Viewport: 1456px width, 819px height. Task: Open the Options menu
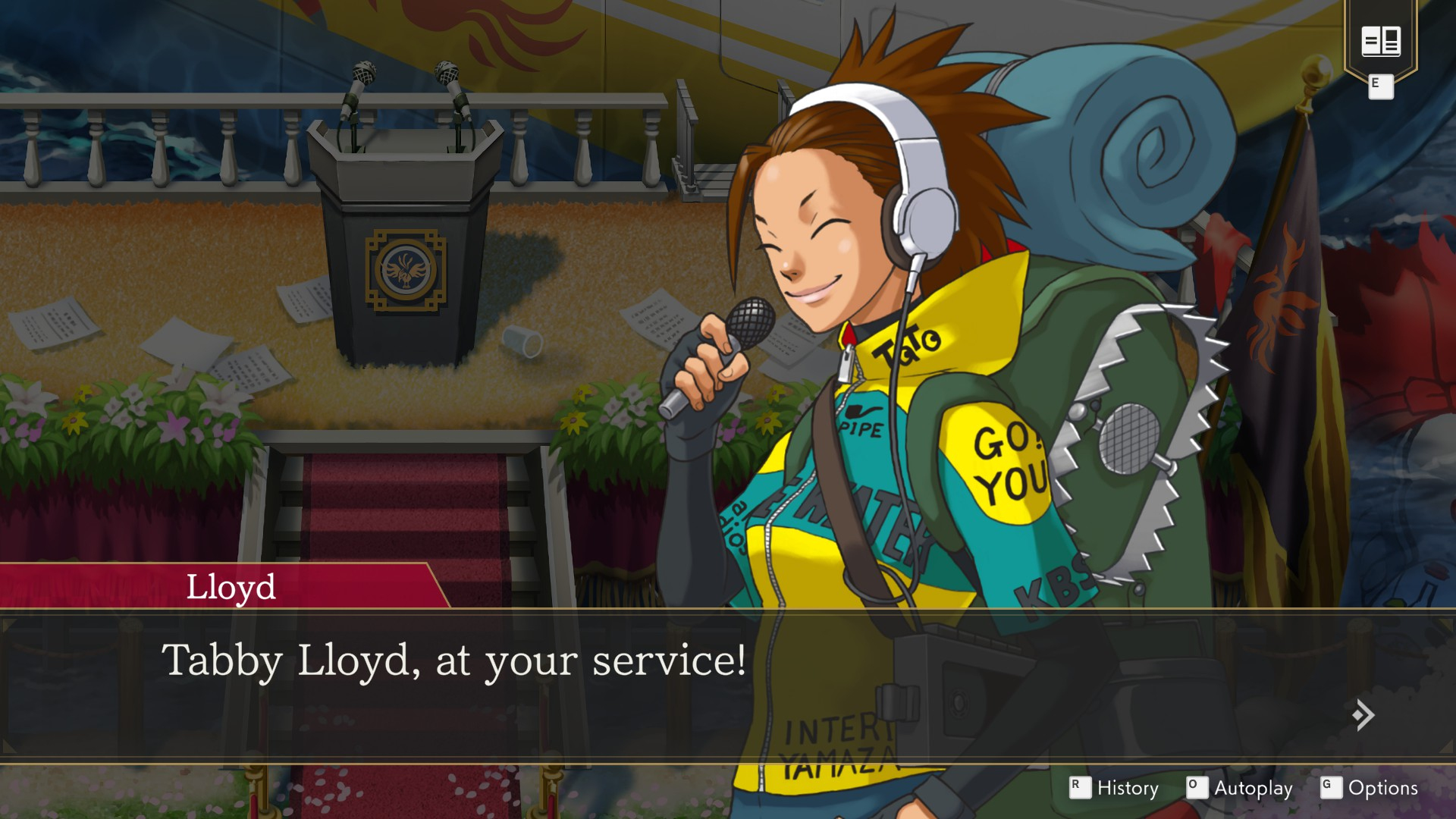[1382, 788]
